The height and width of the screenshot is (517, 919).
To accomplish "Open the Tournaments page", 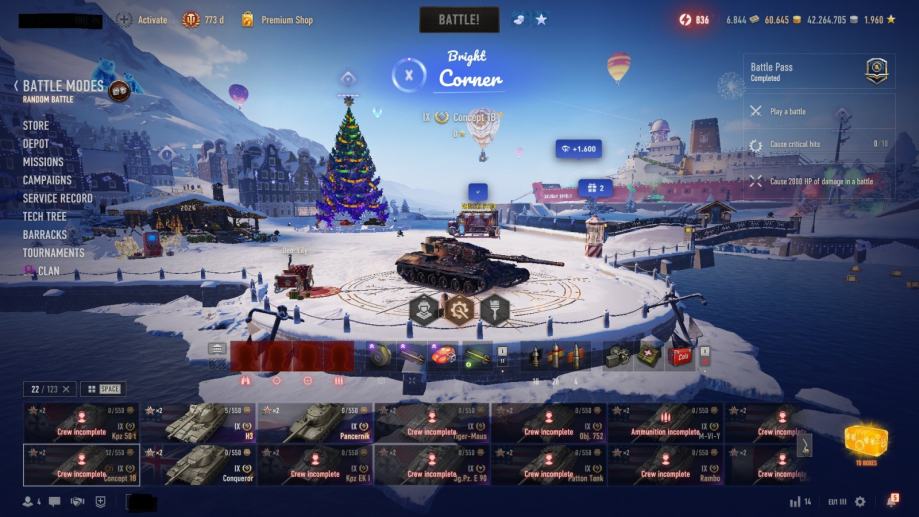I will pos(54,252).
